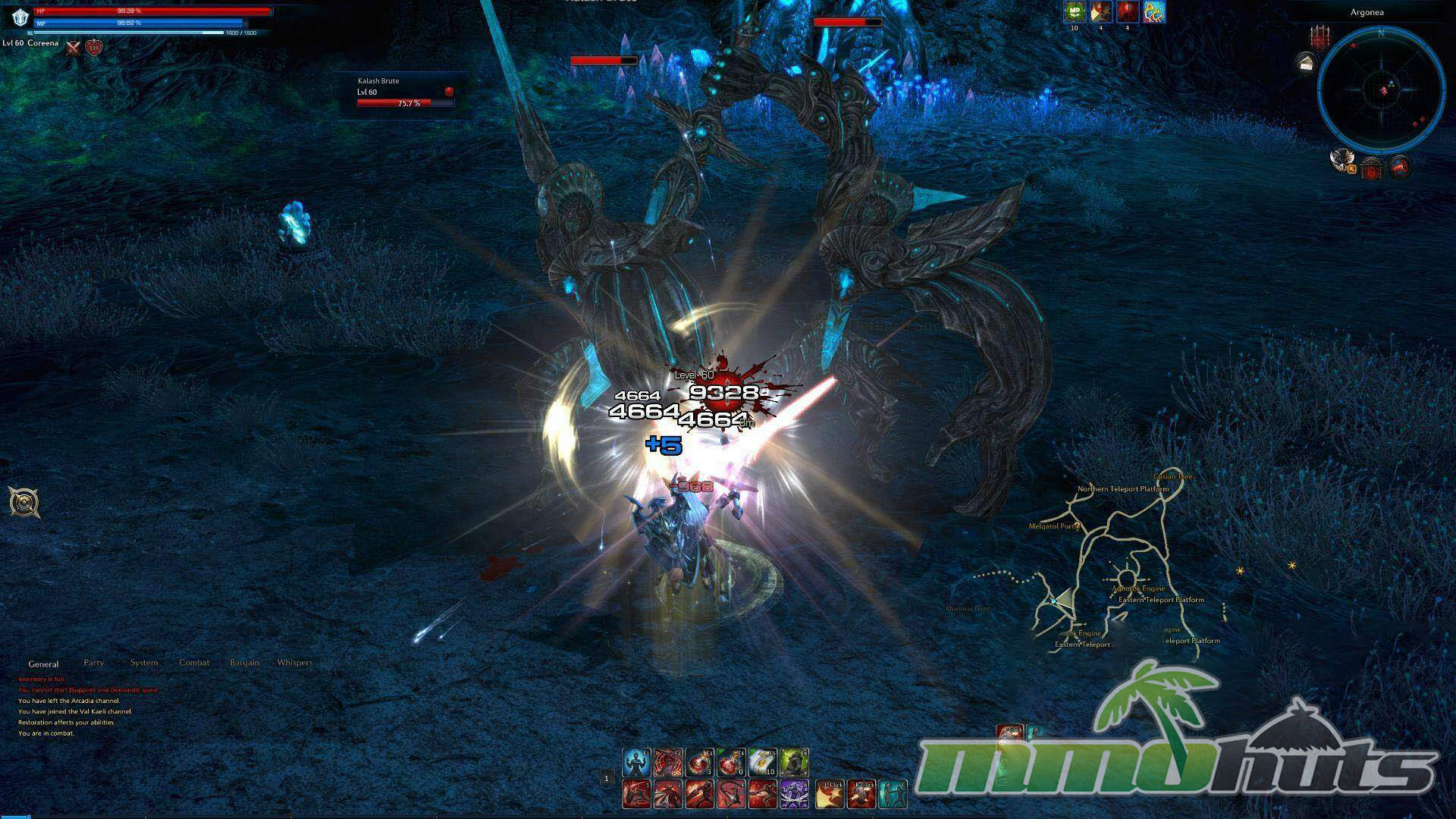Use the F5 white scroll item slot
This screenshot has width=1456, height=819.
point(762,763)
